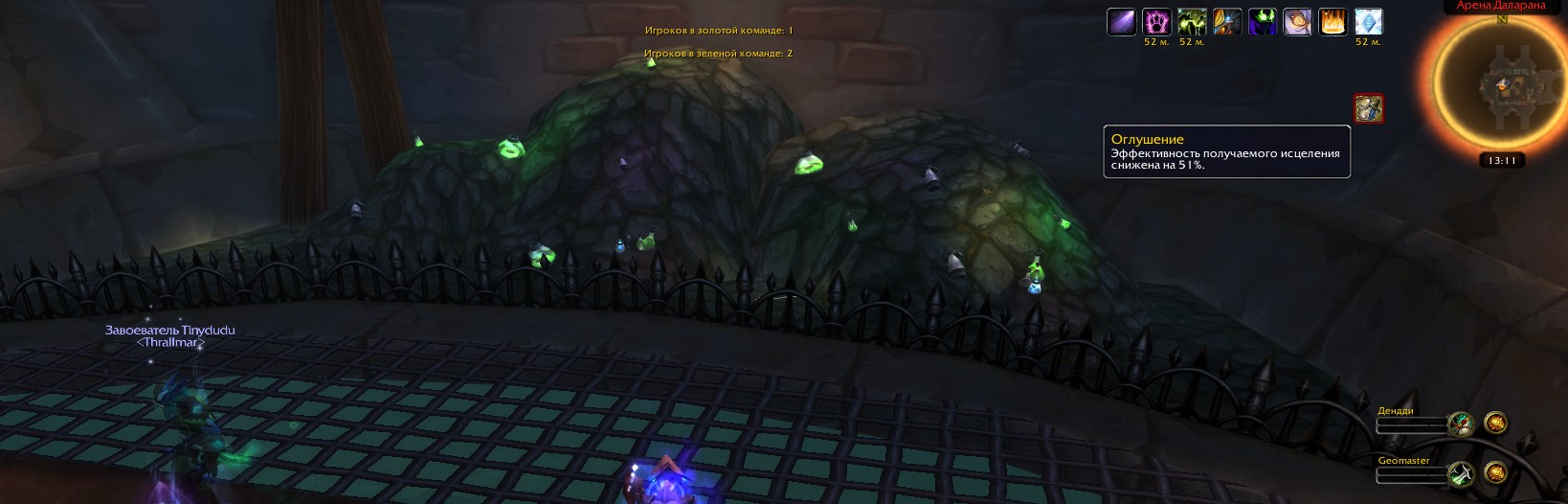Click the armored figure buff icon
The width and height of the screenshot is (1568, 504).
[x=1227, y=22]
